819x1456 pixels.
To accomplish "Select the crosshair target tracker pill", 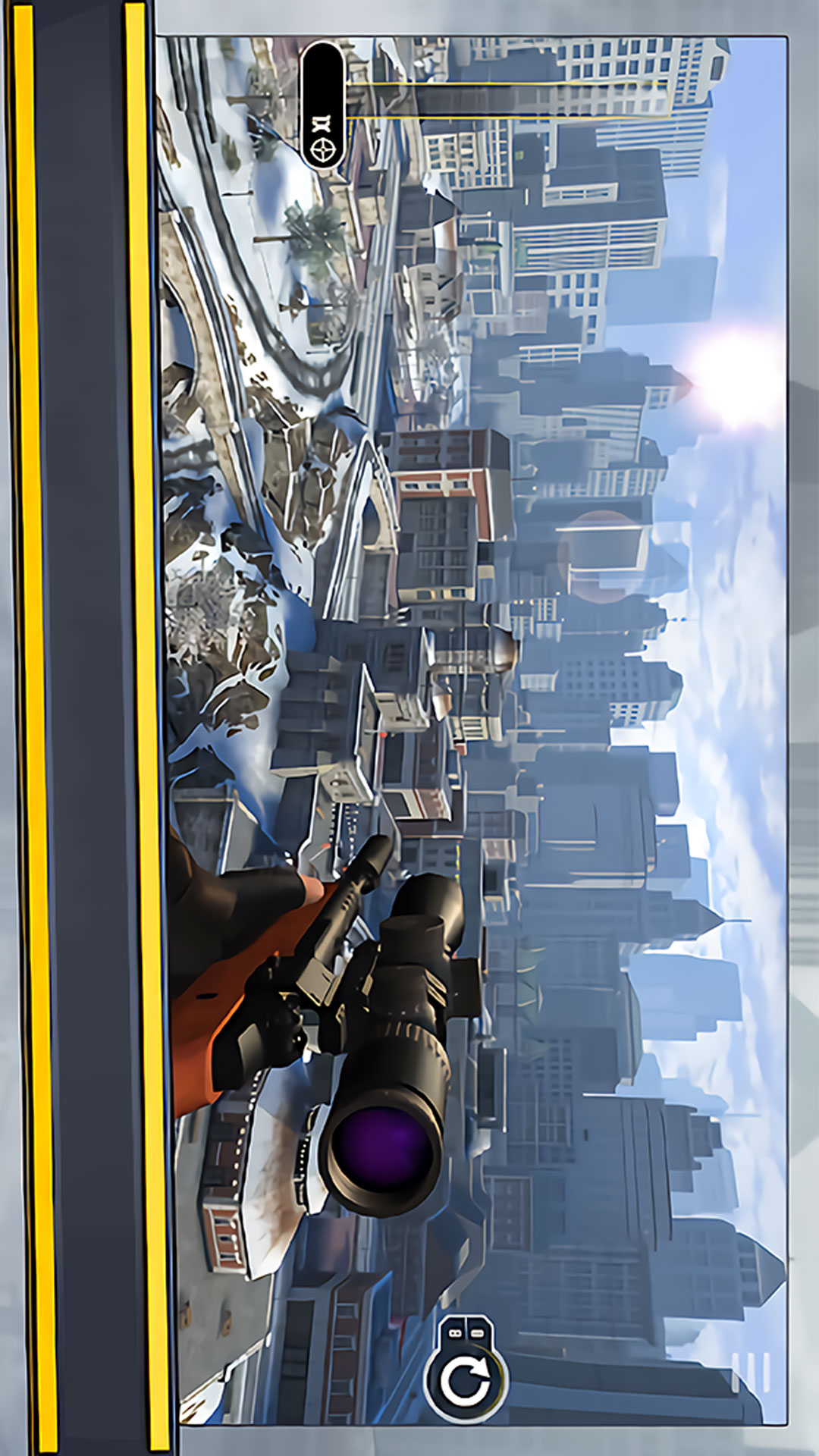I will click(324, 106).
